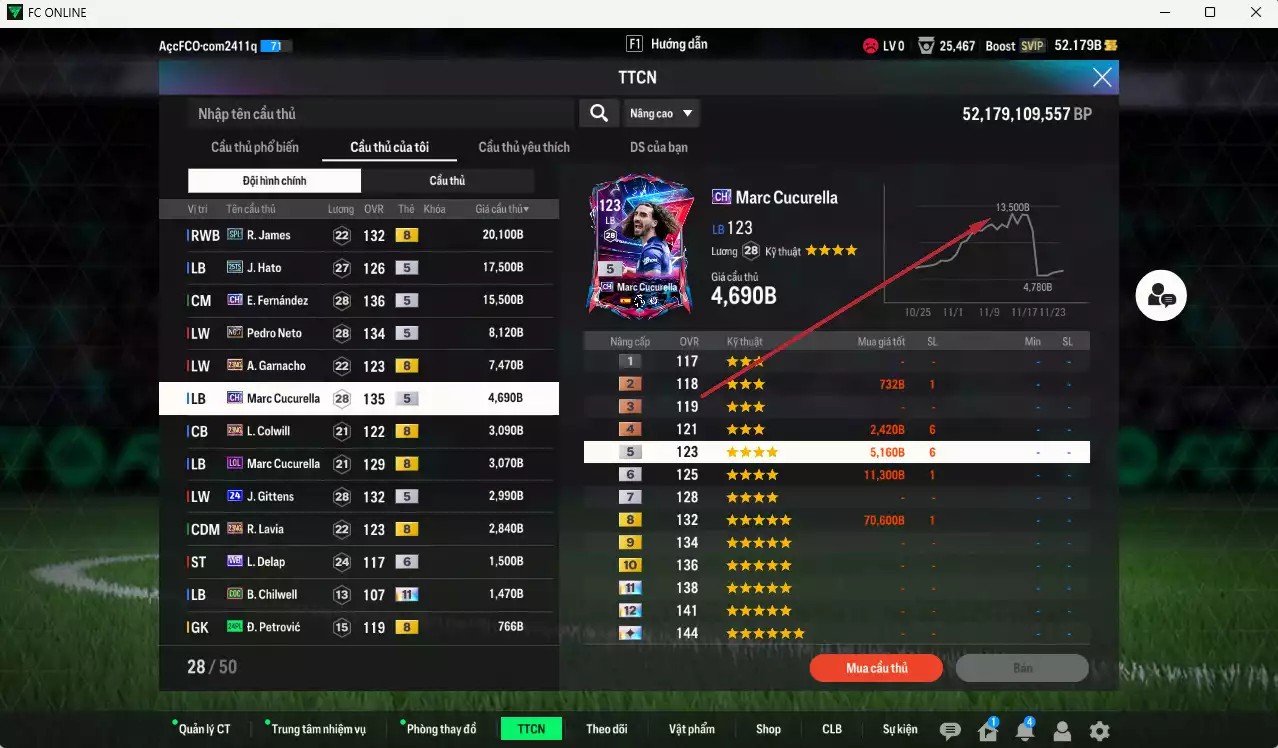Open Quản lý CT in bottom menu
The width and height of the screenshot is (1278, 748).
203,729
